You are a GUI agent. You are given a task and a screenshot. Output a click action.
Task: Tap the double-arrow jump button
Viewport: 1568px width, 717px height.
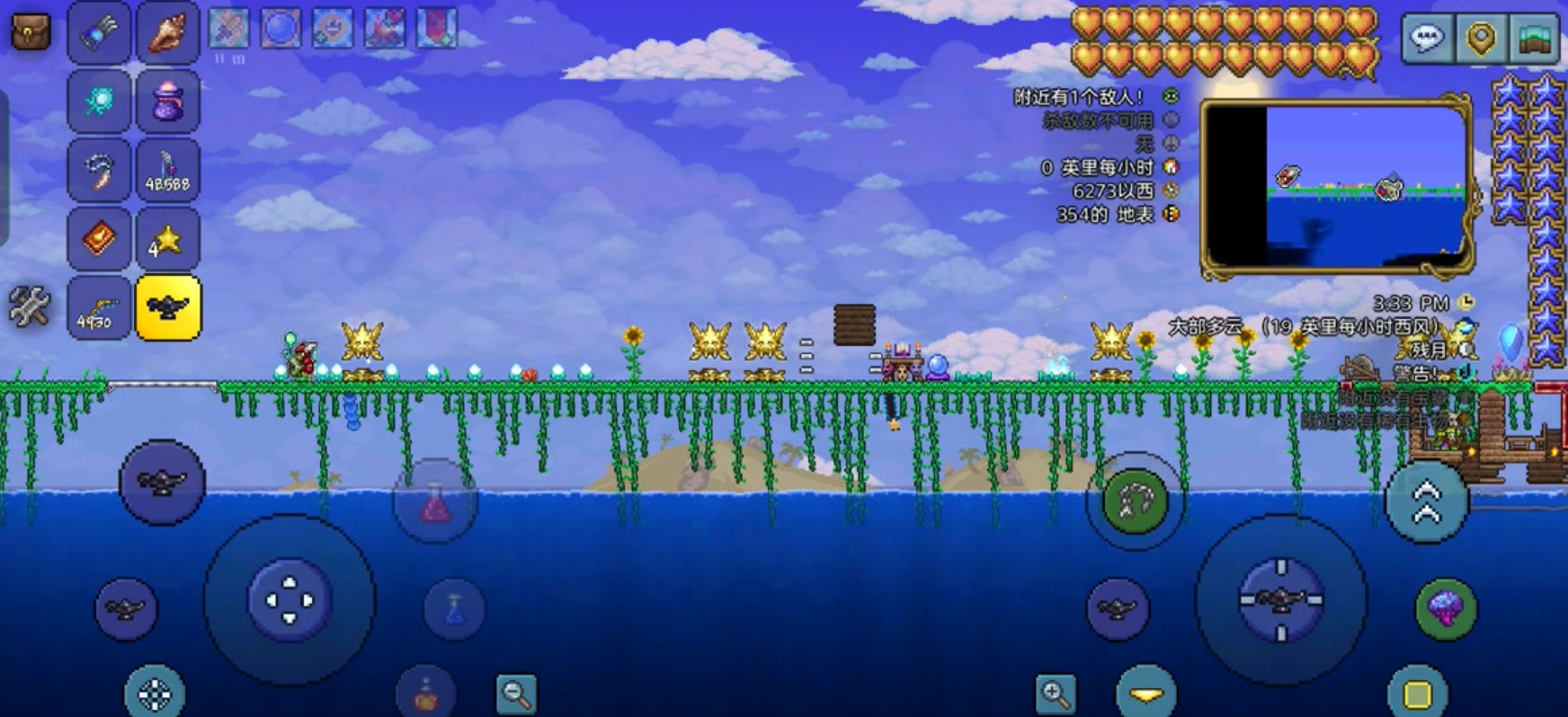[x=1427, y=502]
